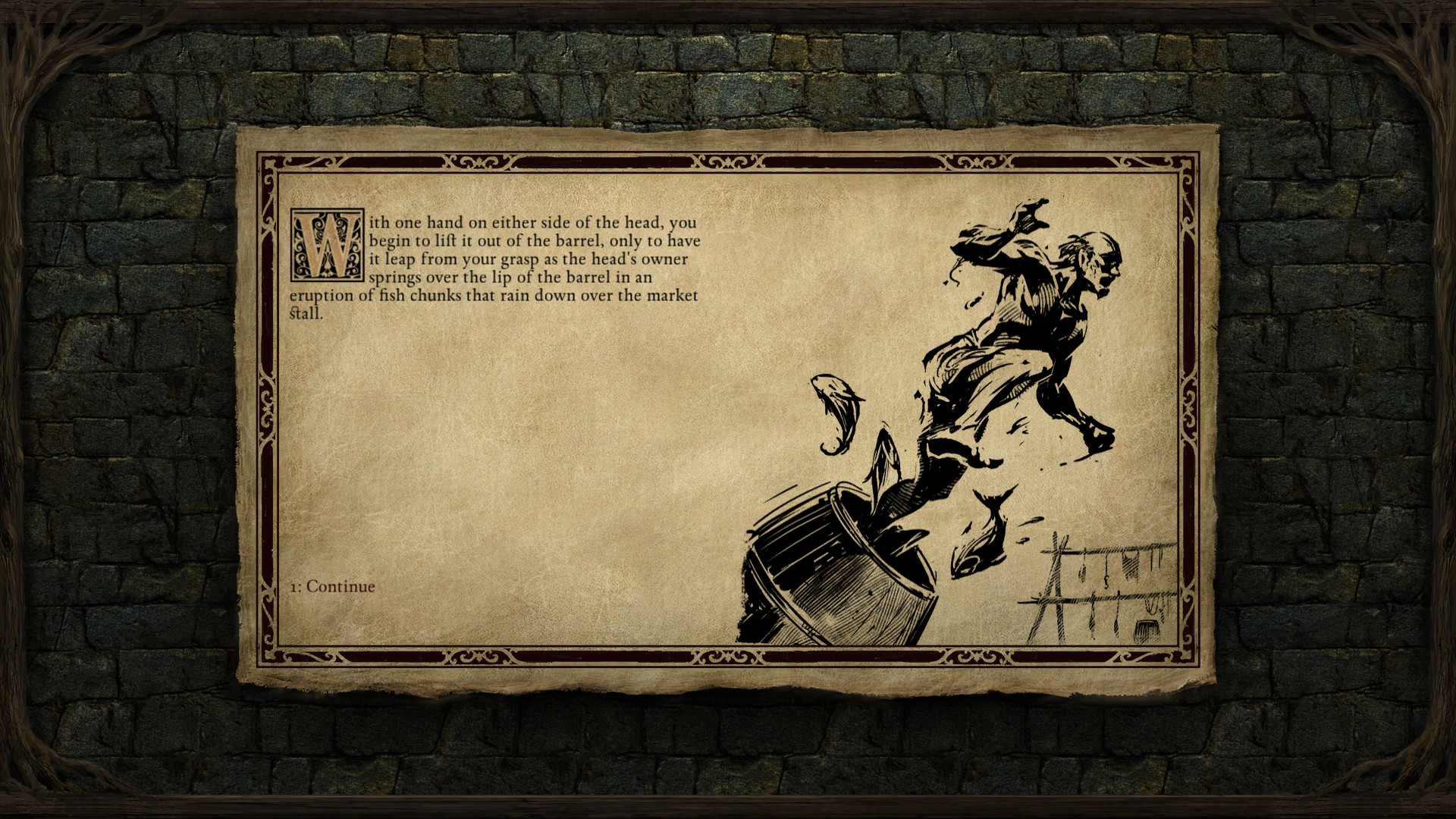Viewport: 1456px width, 819px height.
Task: Click the top-center border medallion
Action: pyautogui.click(x=728, y=162)
